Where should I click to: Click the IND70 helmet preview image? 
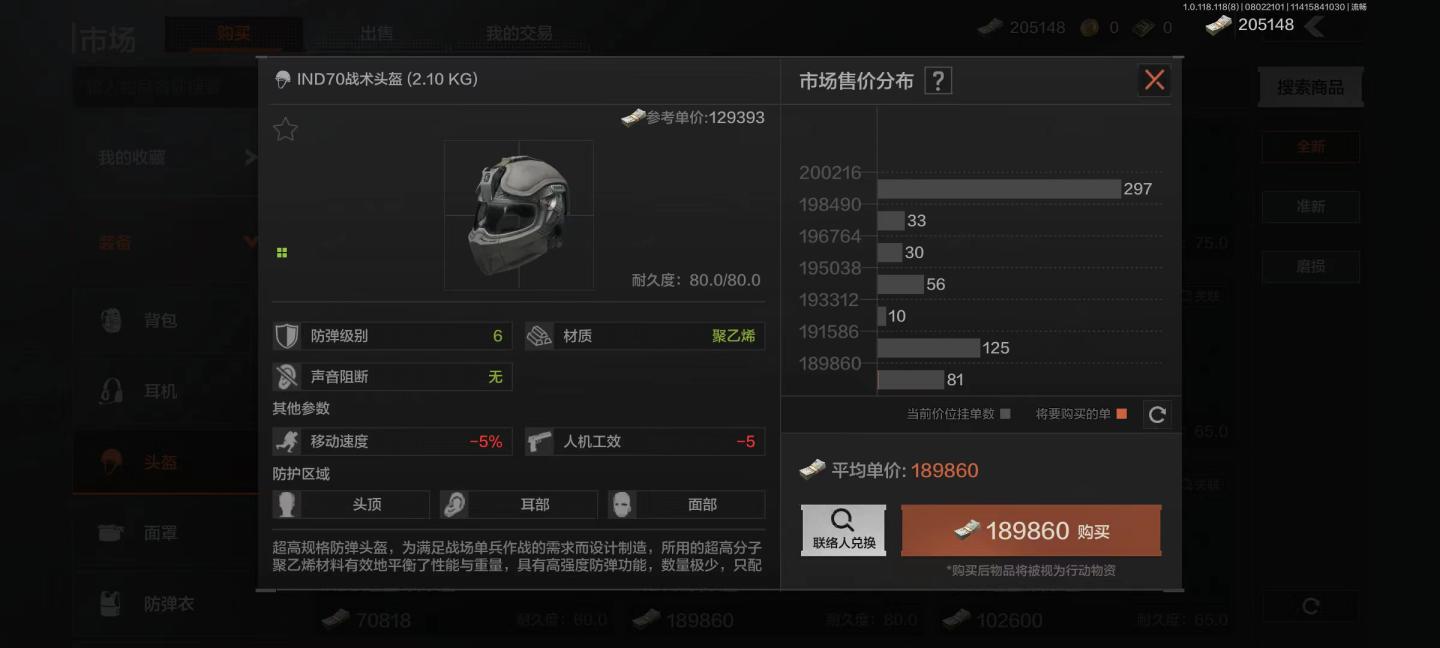coord(518,215)
